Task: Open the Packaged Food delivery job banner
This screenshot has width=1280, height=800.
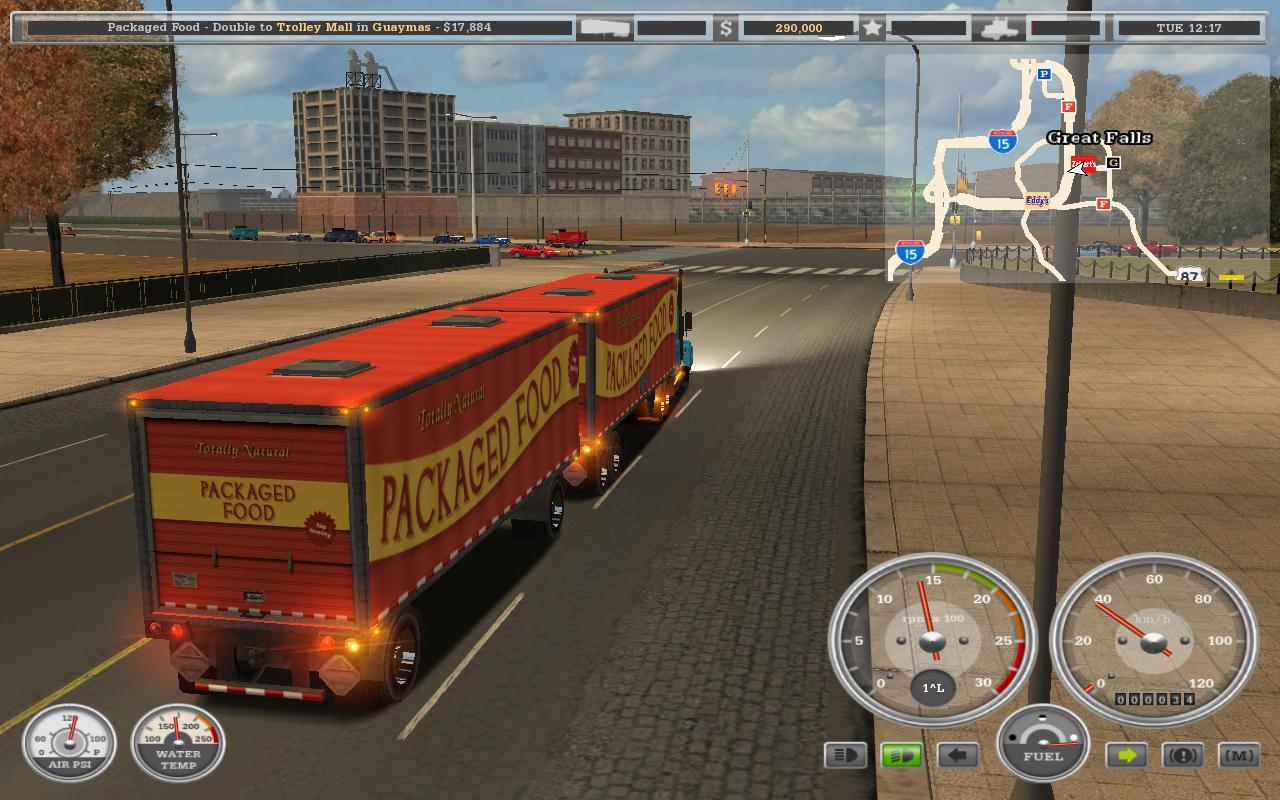Action: (300, 27)
